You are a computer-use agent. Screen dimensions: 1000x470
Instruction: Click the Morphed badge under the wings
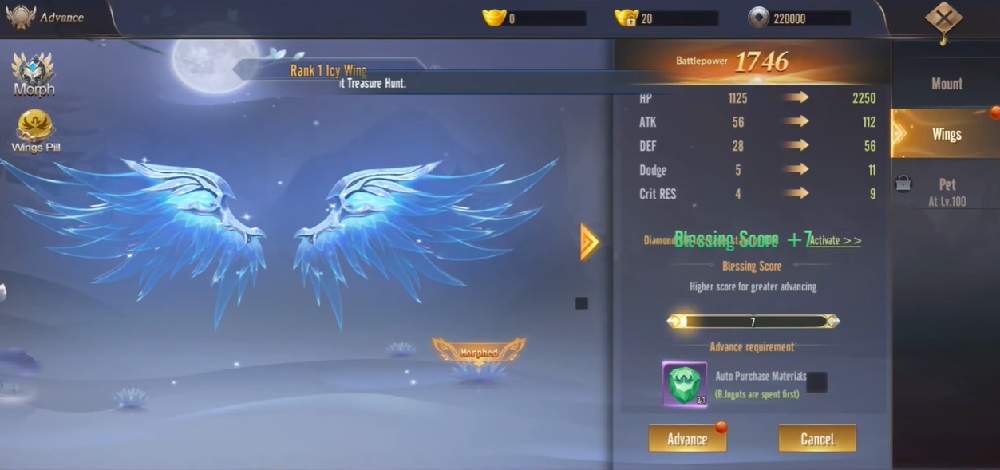pyautogui.click(x=478, y=351)
